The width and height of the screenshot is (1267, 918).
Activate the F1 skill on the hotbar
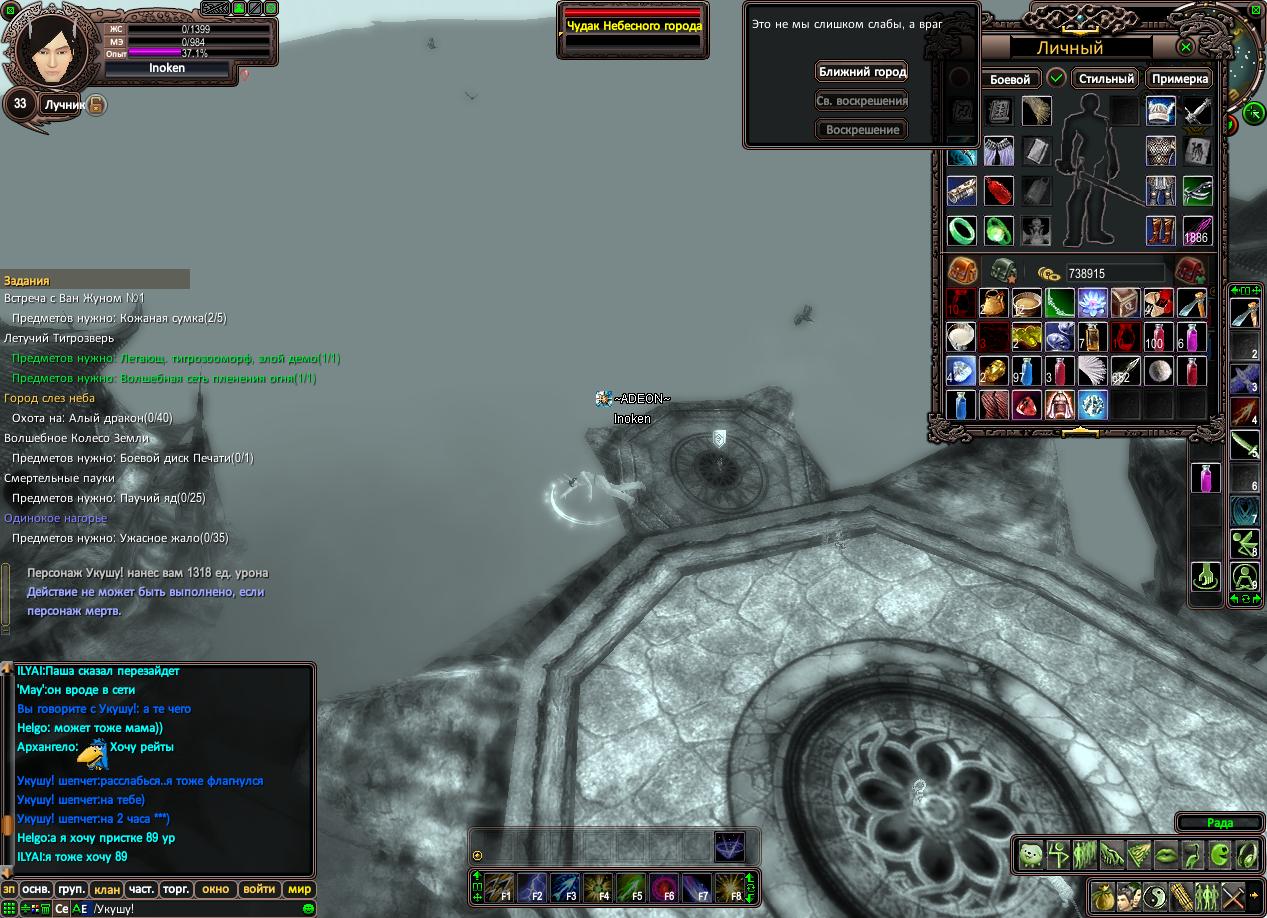tap(500, 887)
